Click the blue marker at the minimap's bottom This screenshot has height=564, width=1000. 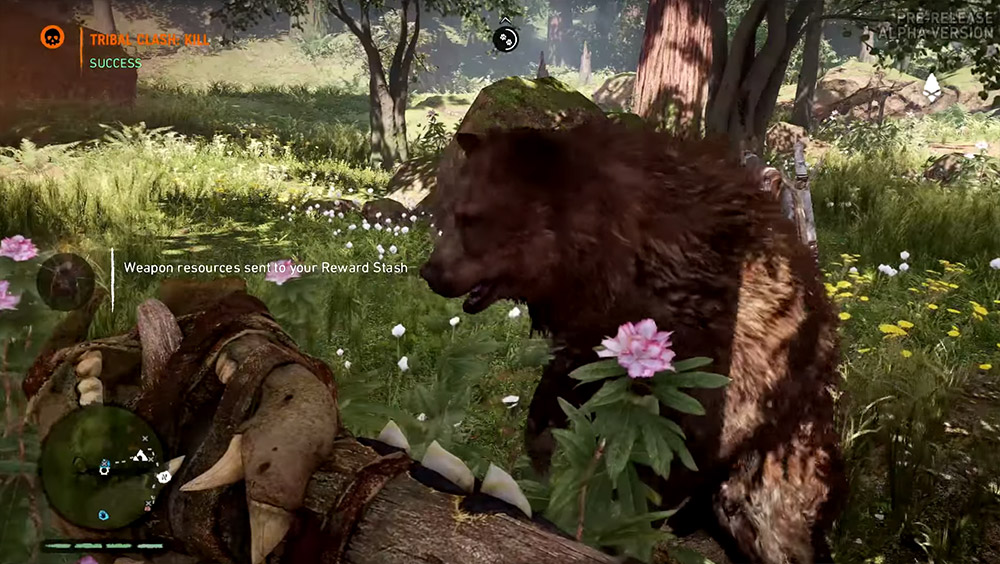coord(103,515)
